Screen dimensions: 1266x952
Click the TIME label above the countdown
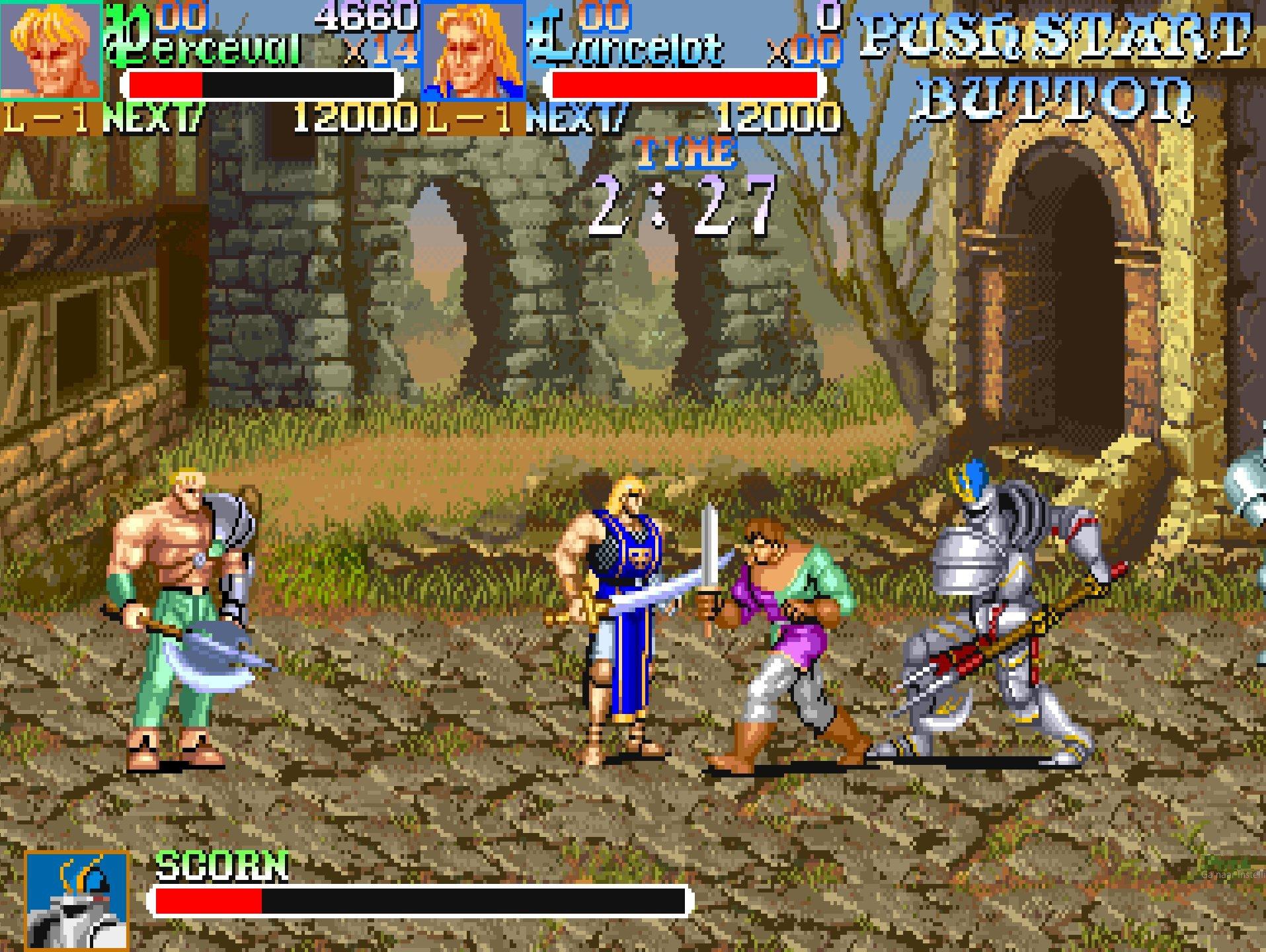point(684,152)
